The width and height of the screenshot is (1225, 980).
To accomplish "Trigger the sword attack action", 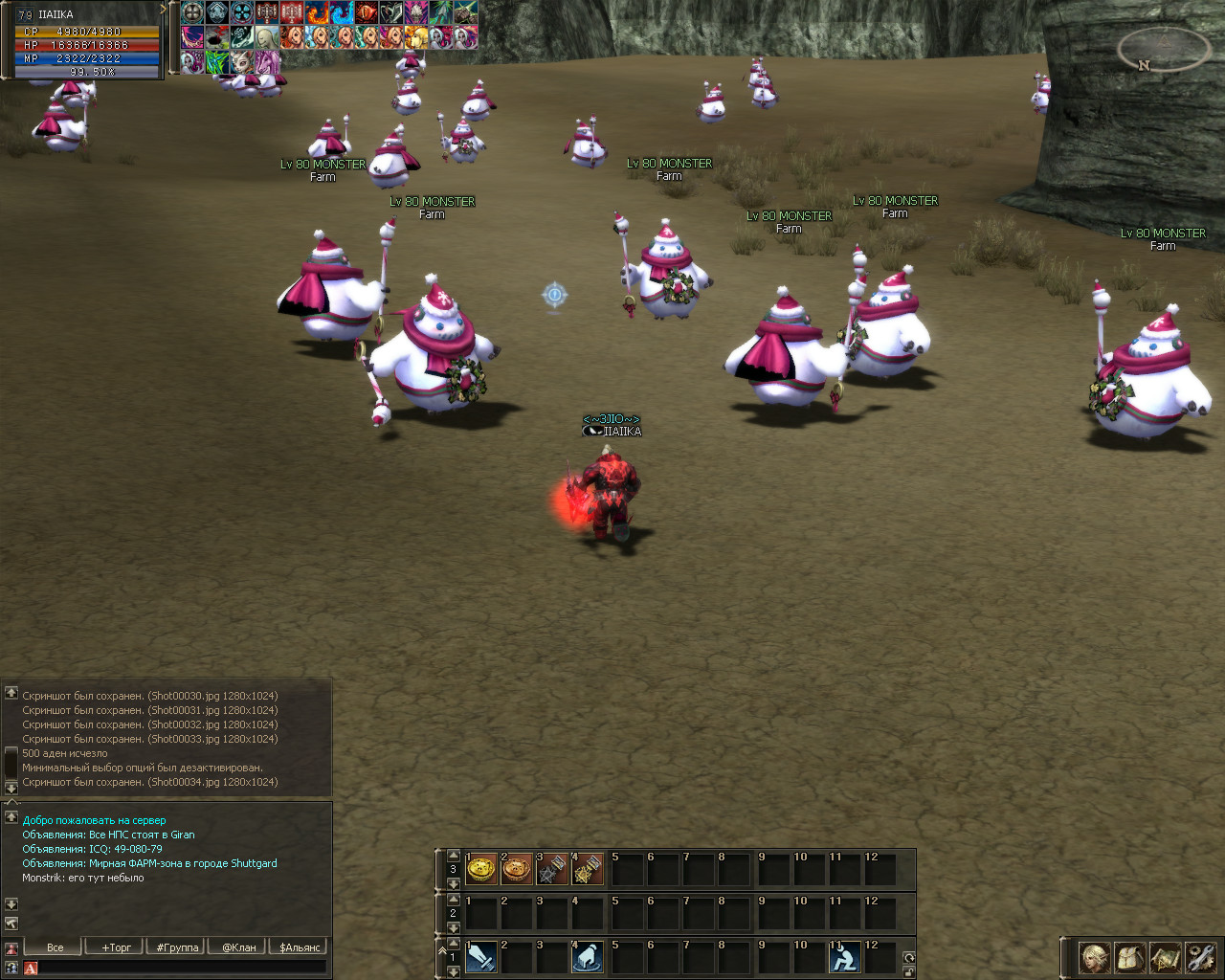I will [481, 957].
